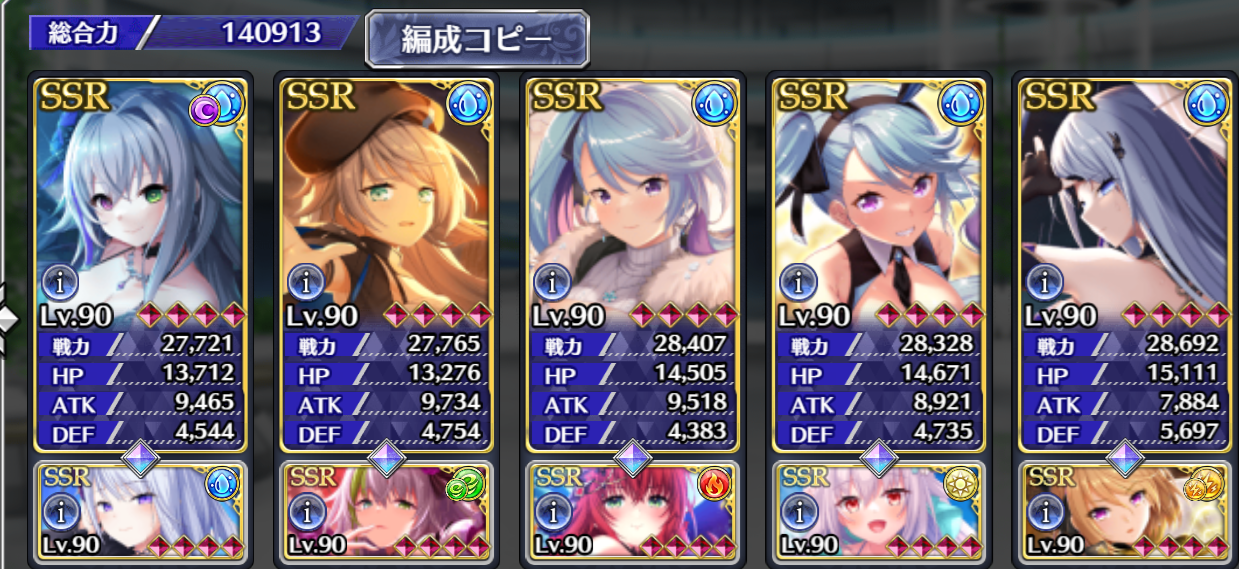This screenshot has height=569, width=1239.
Task: Open info on the fire-element sub card
Action: point(550,513)
